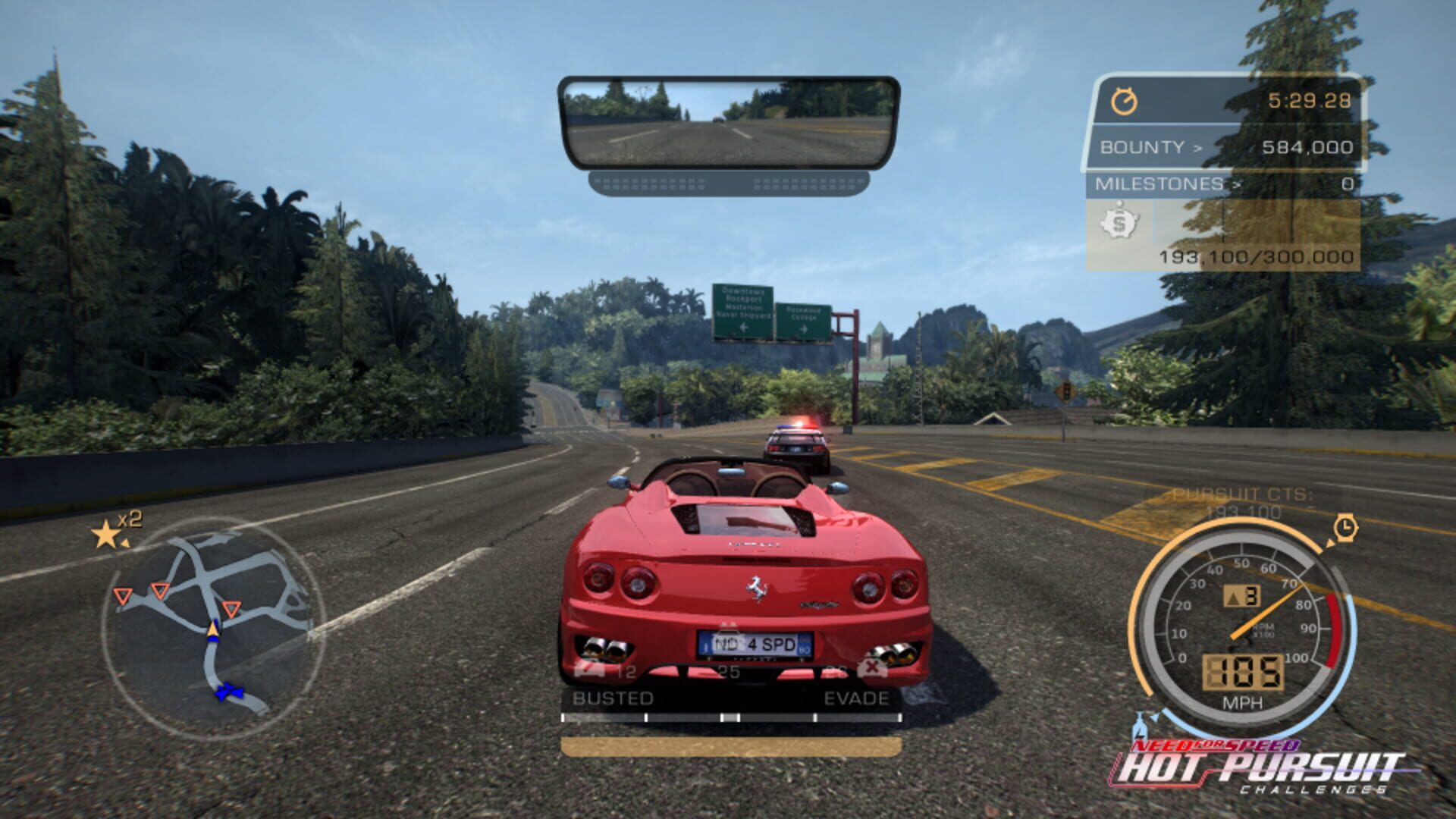This screenshot has width=1456, height=819.
Task: Select the BUSTED label
Action: click(x=613, y=698)
